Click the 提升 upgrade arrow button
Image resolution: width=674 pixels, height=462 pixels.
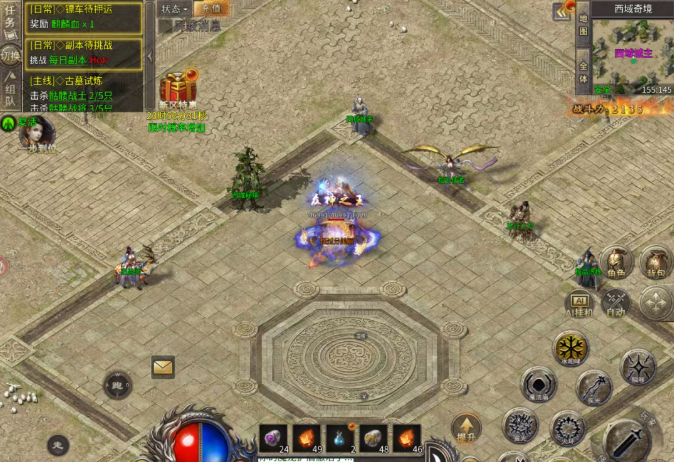466,427
